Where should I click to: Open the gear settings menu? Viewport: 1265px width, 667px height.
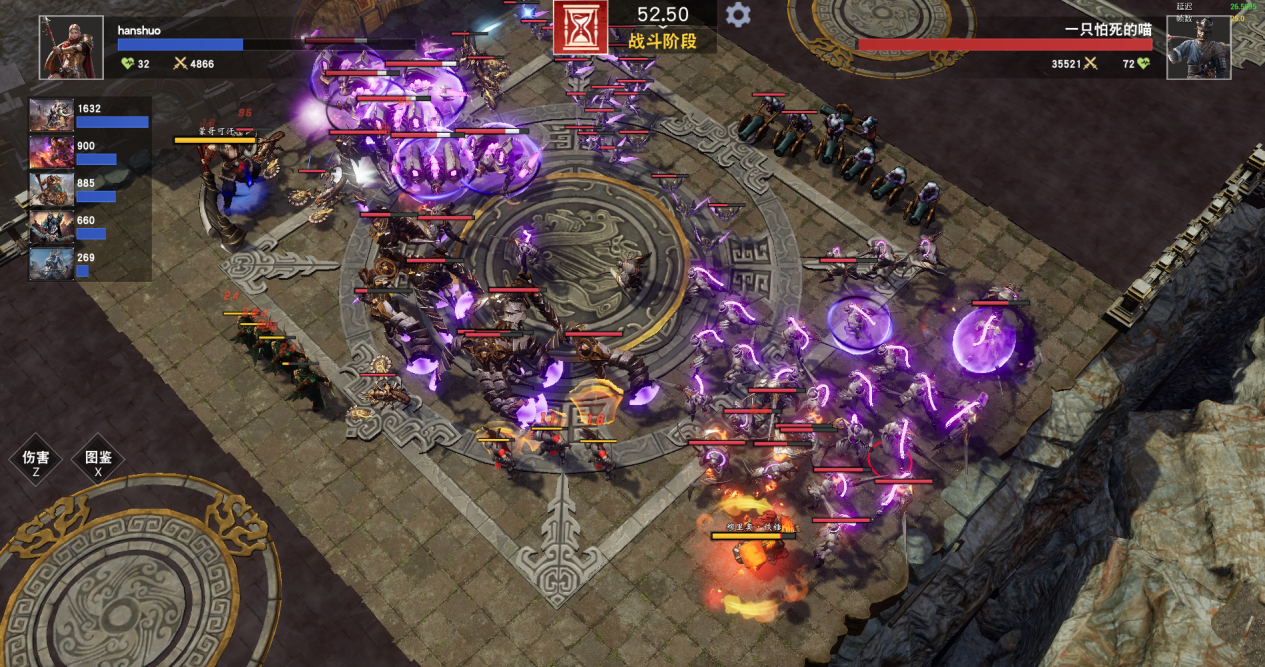point(738,15)
